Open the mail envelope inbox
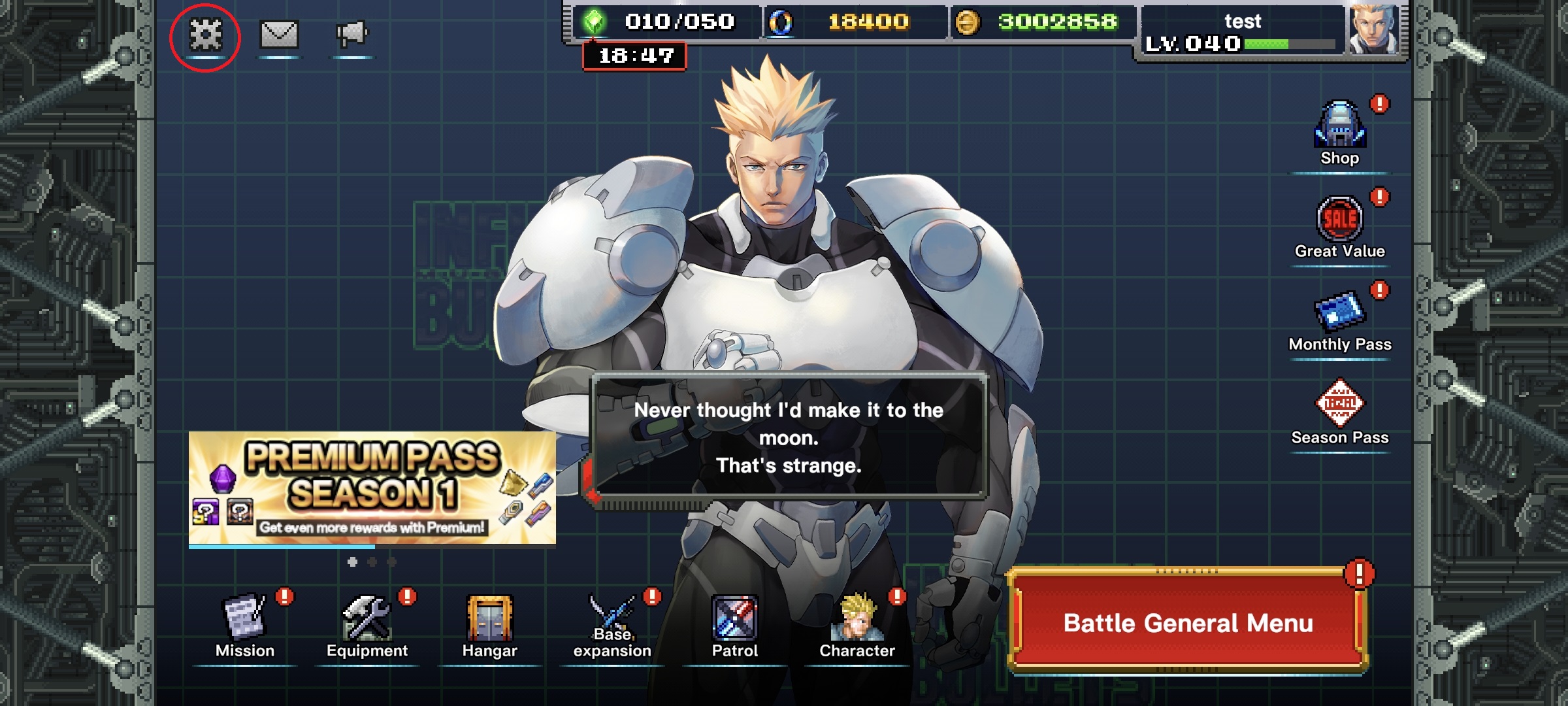 [279, 35]
